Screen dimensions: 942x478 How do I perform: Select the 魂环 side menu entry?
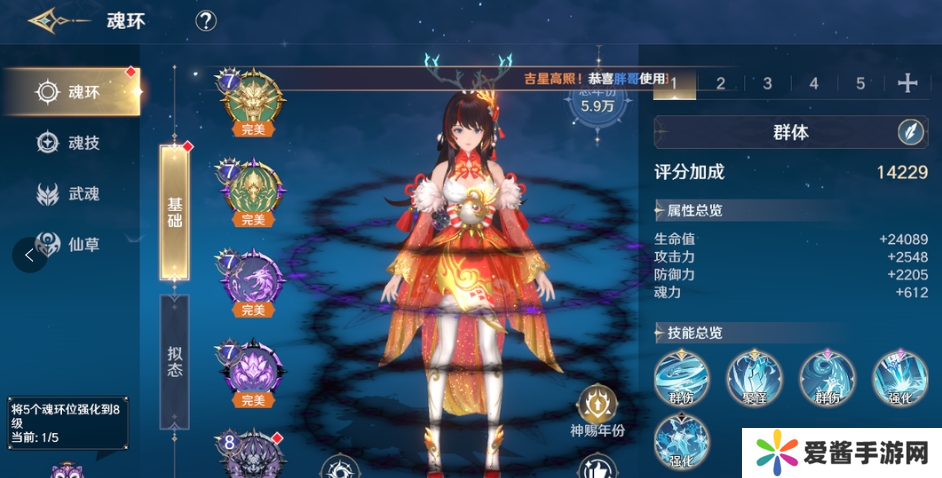coord(72,93)
